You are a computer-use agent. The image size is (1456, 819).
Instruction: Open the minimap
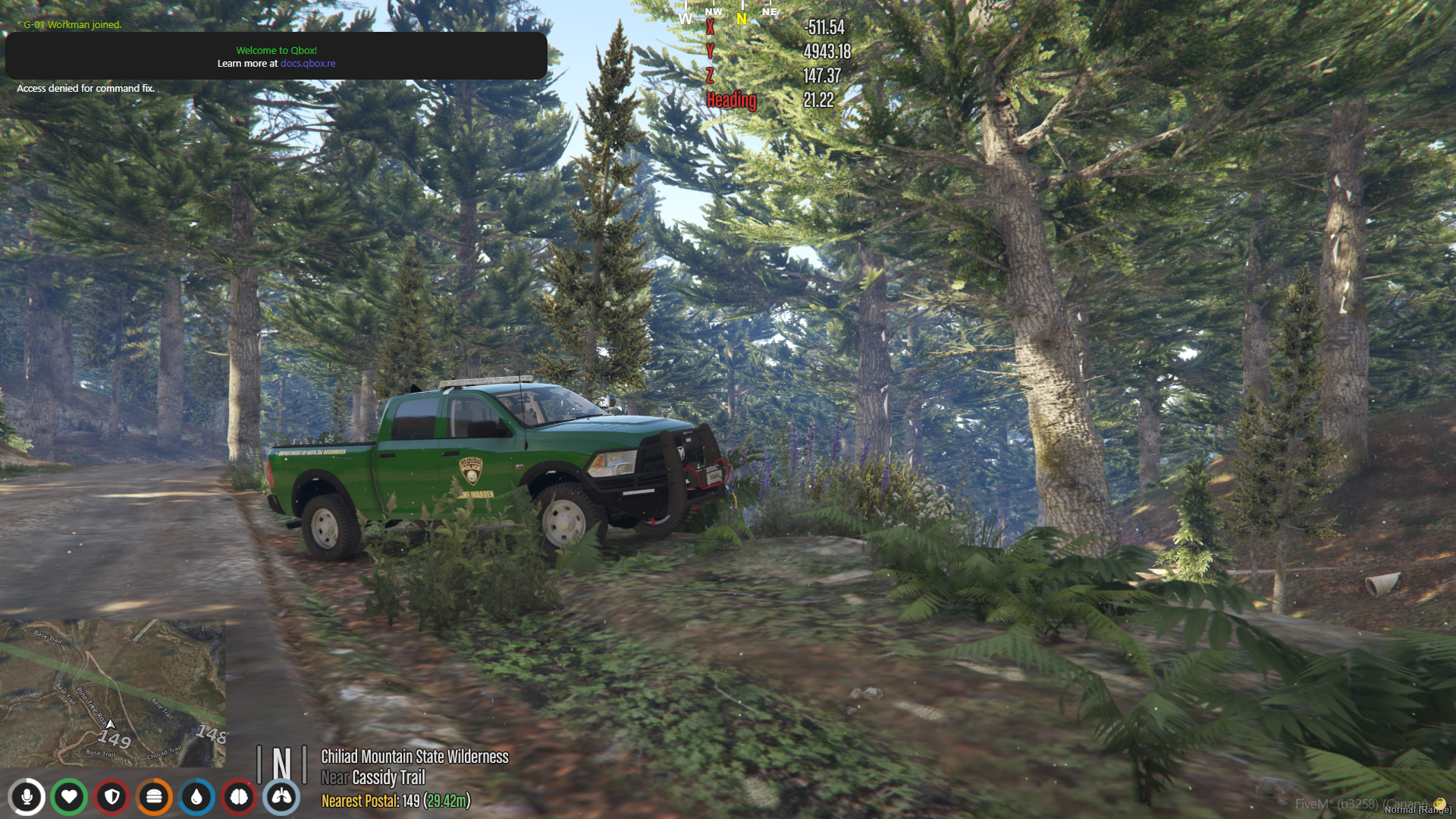tap(113, 693)
